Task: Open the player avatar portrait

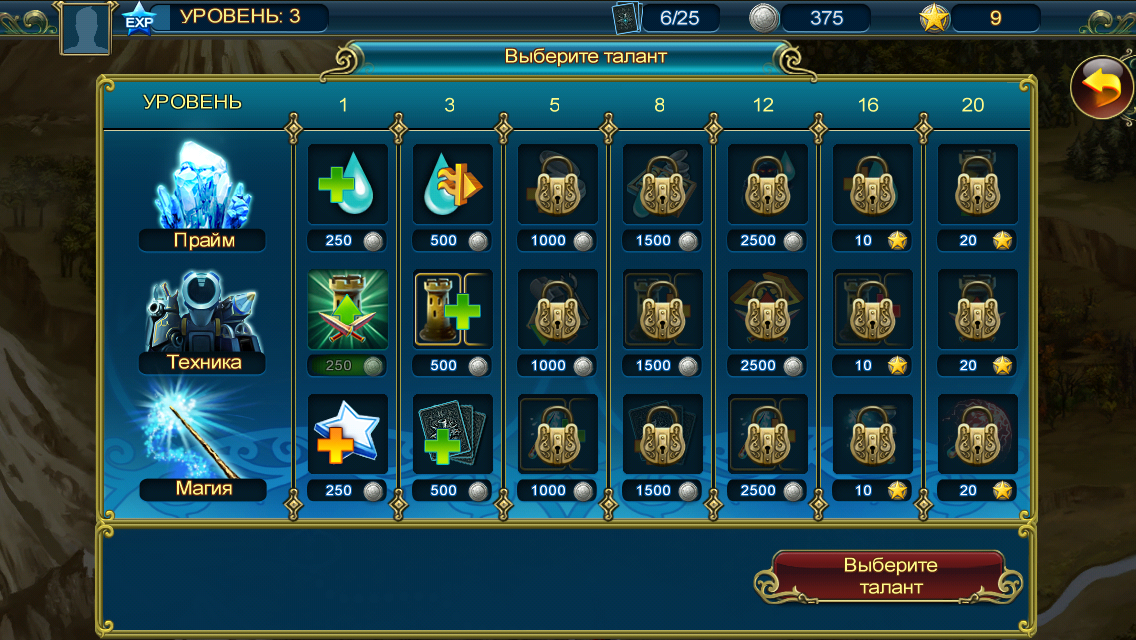Action: [84, 27]
